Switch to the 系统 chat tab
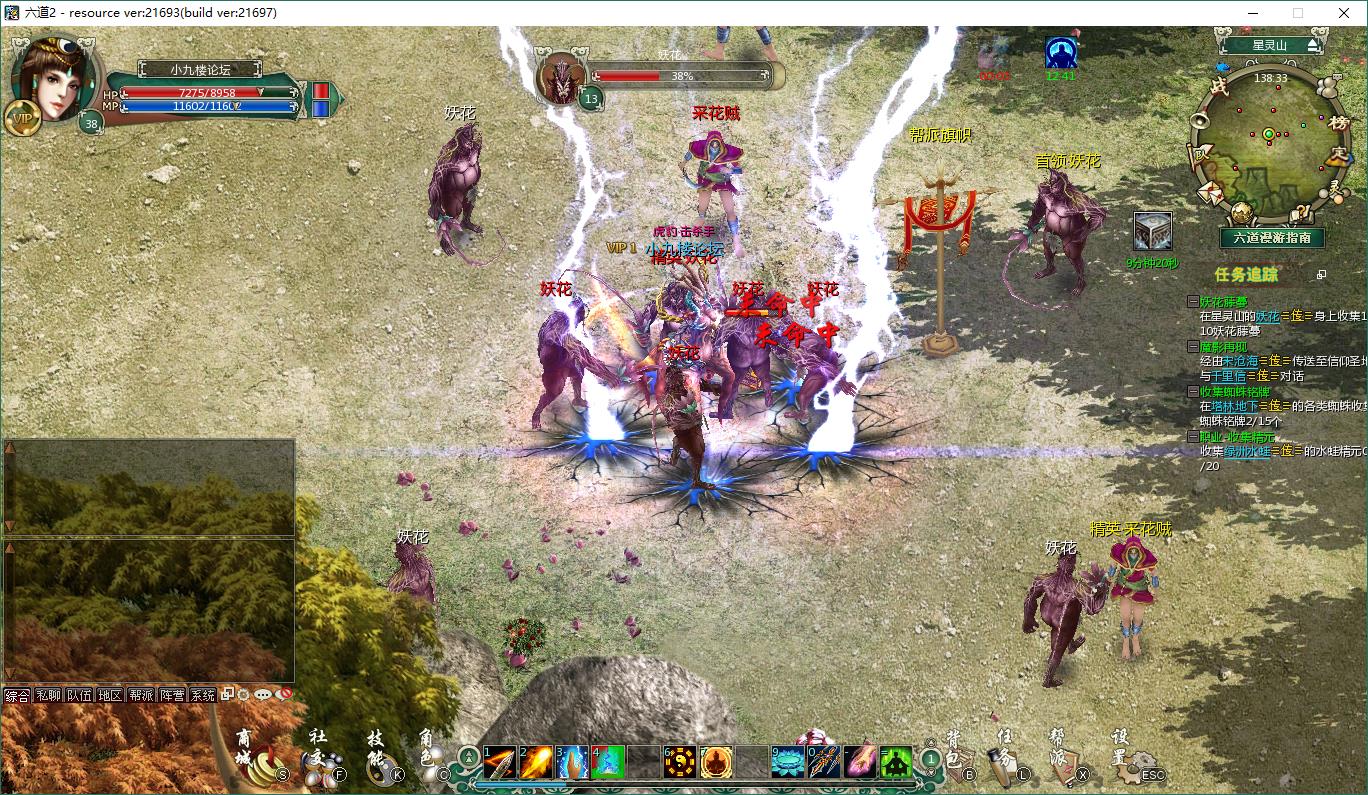1368x795 pixels. [x=203, y=694]
